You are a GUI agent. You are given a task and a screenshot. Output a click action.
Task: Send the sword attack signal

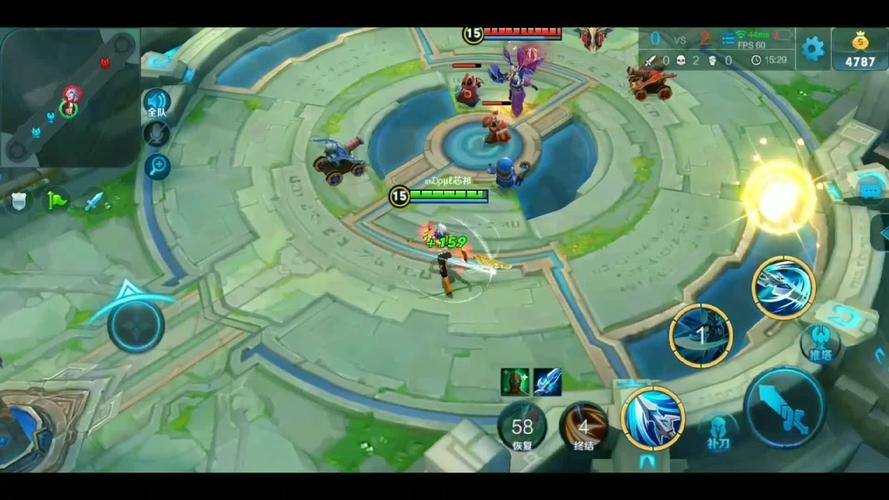click(93, 201)
